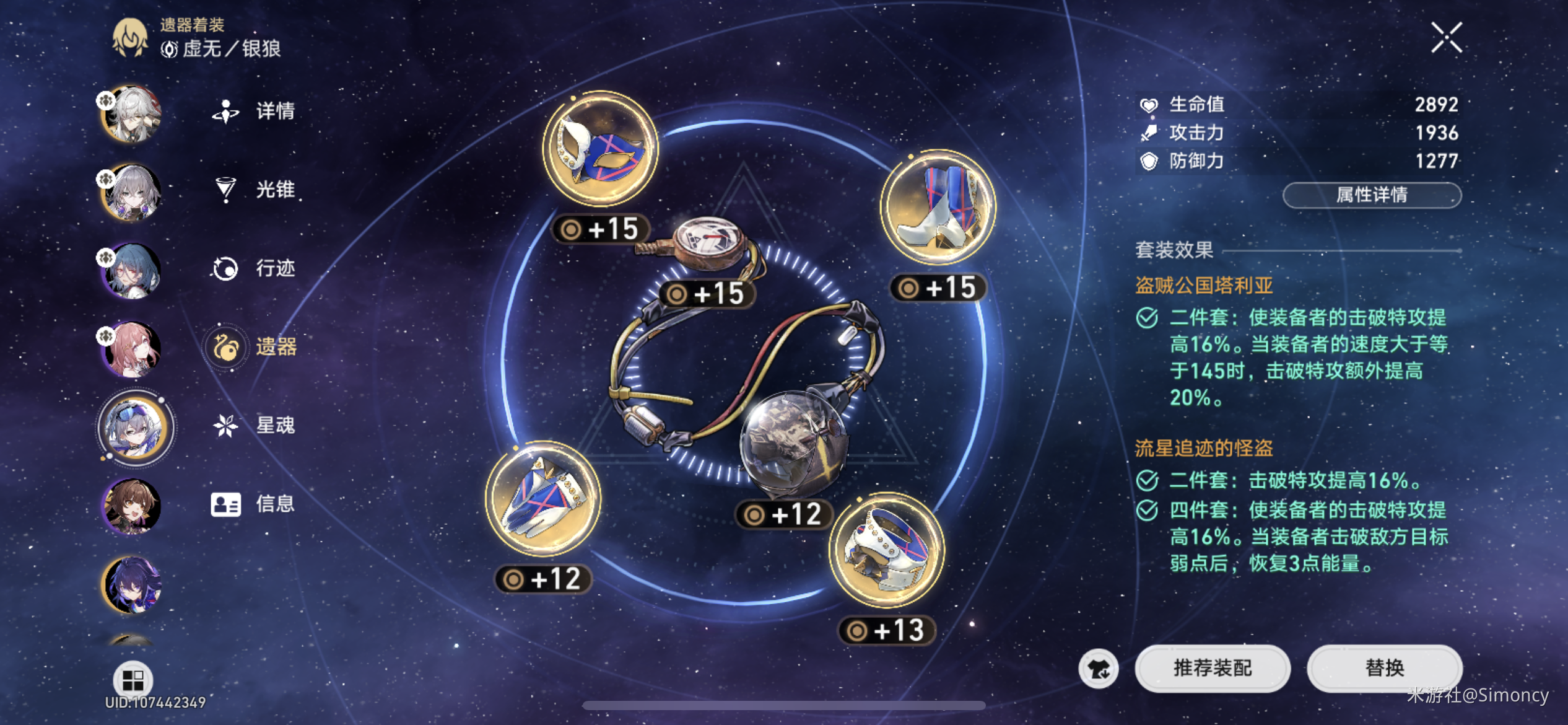1568x725 pixels.
Task: Select the link rope gauge ornament
Action: (709, 242)
